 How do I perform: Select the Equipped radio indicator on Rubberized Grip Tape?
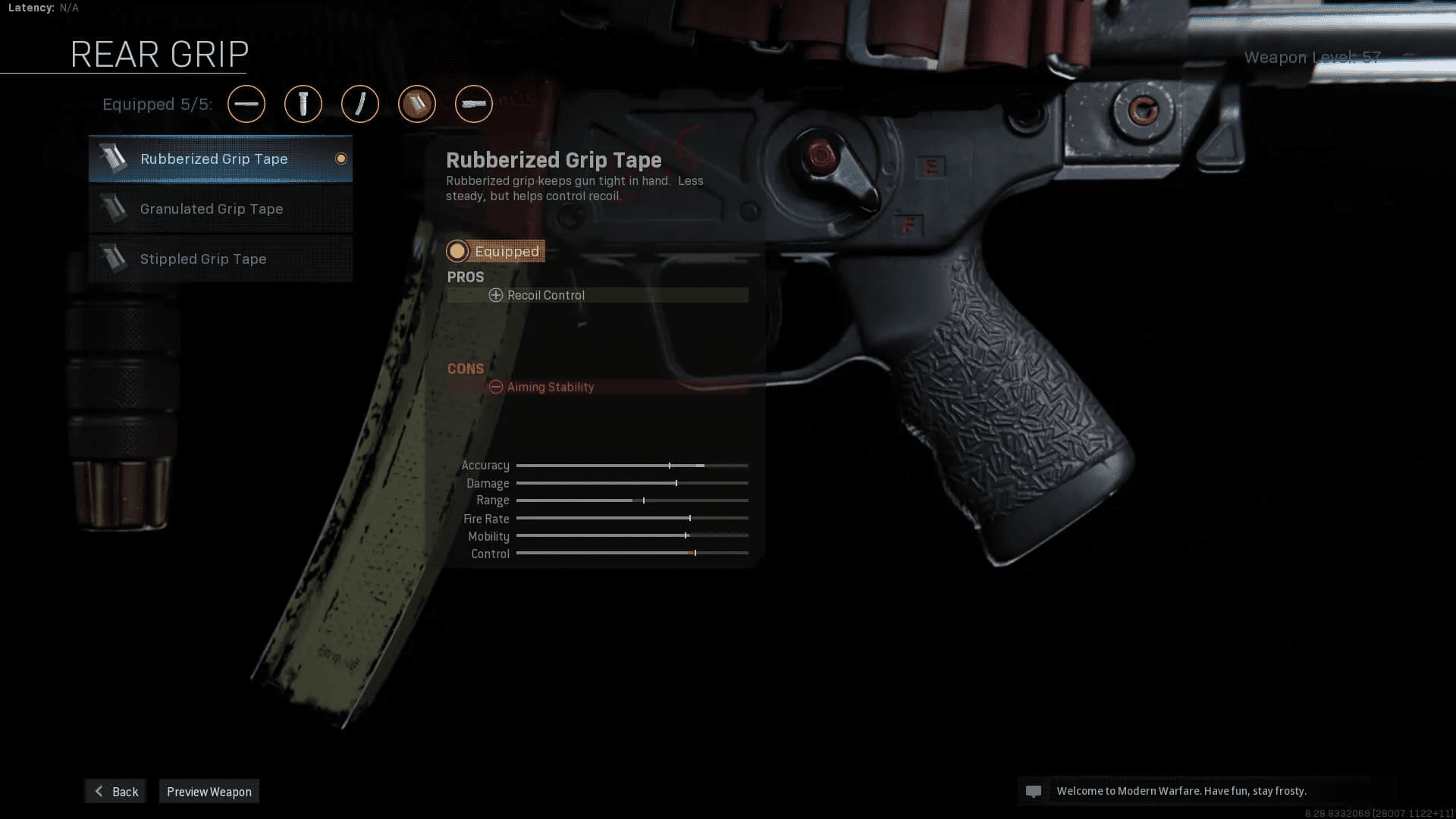click(x=340, y=158)
